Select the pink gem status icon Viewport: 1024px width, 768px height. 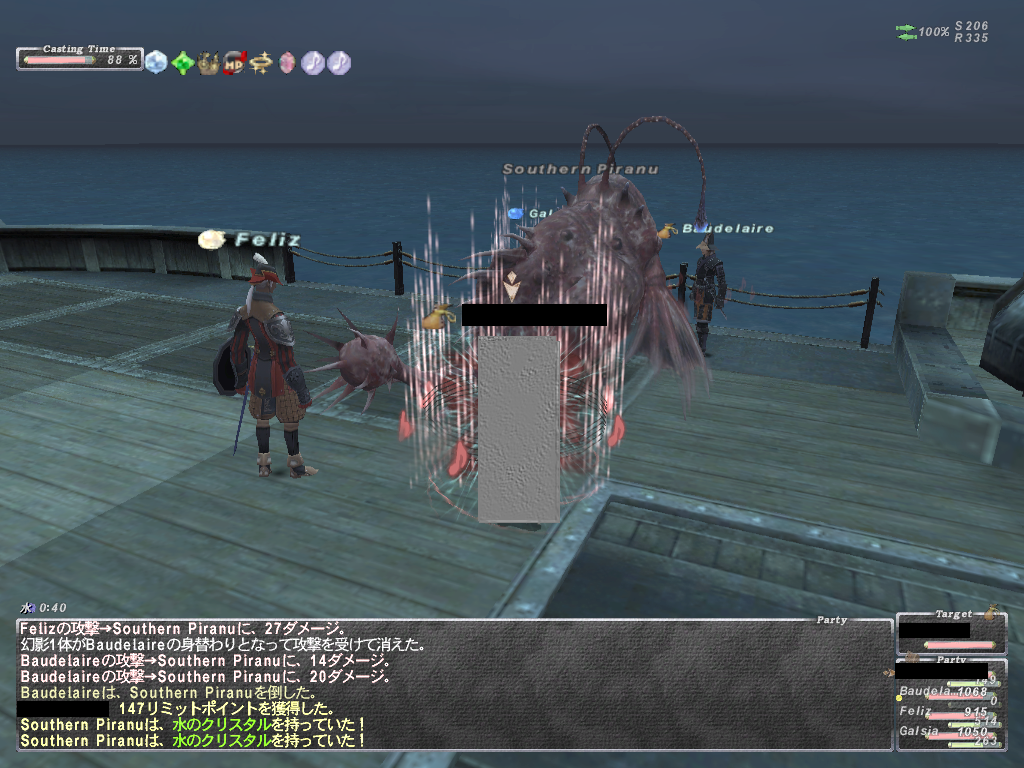(287, 62)
